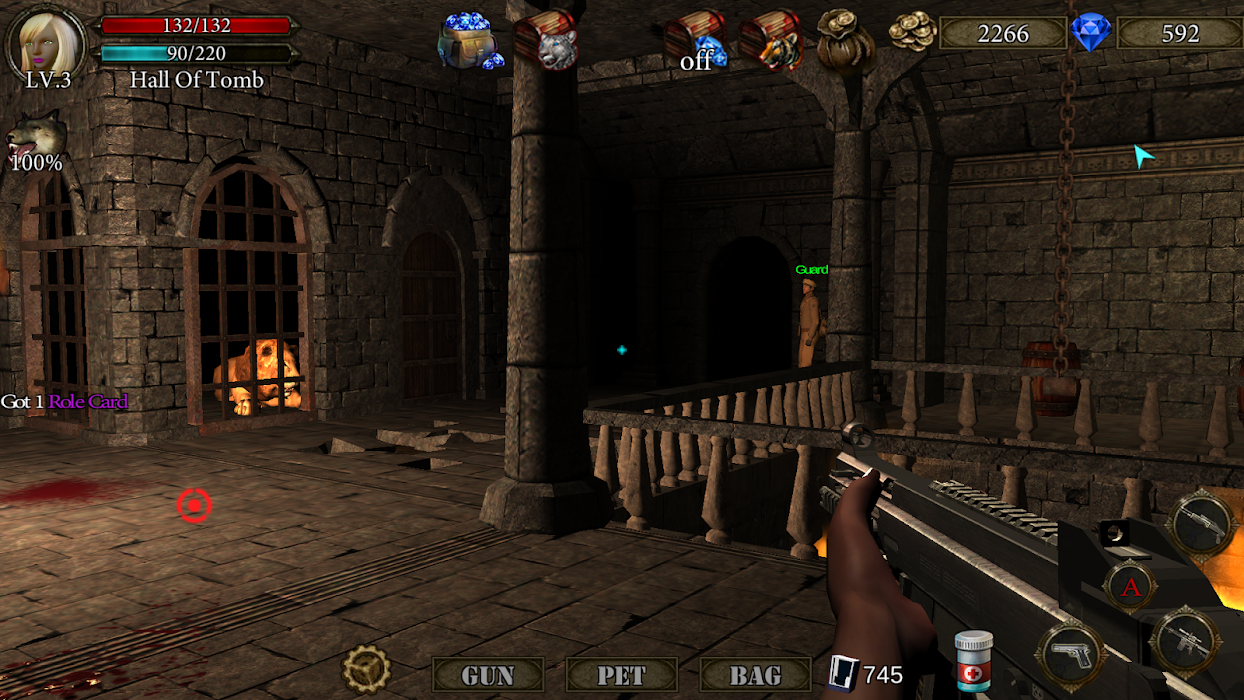Open the BAG inventory
1244x700 pixels.
[755, 675]
